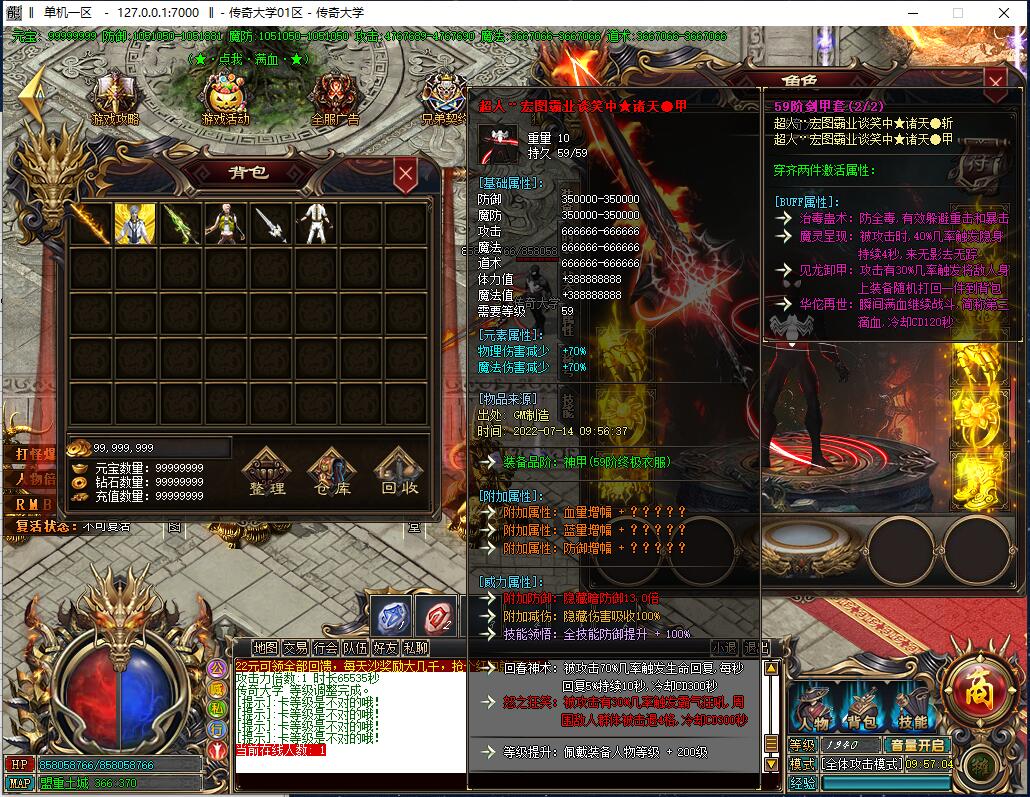Select the green blade inventory slot
The width and height of the screenshot is (1030, 797).
[180, 224]
